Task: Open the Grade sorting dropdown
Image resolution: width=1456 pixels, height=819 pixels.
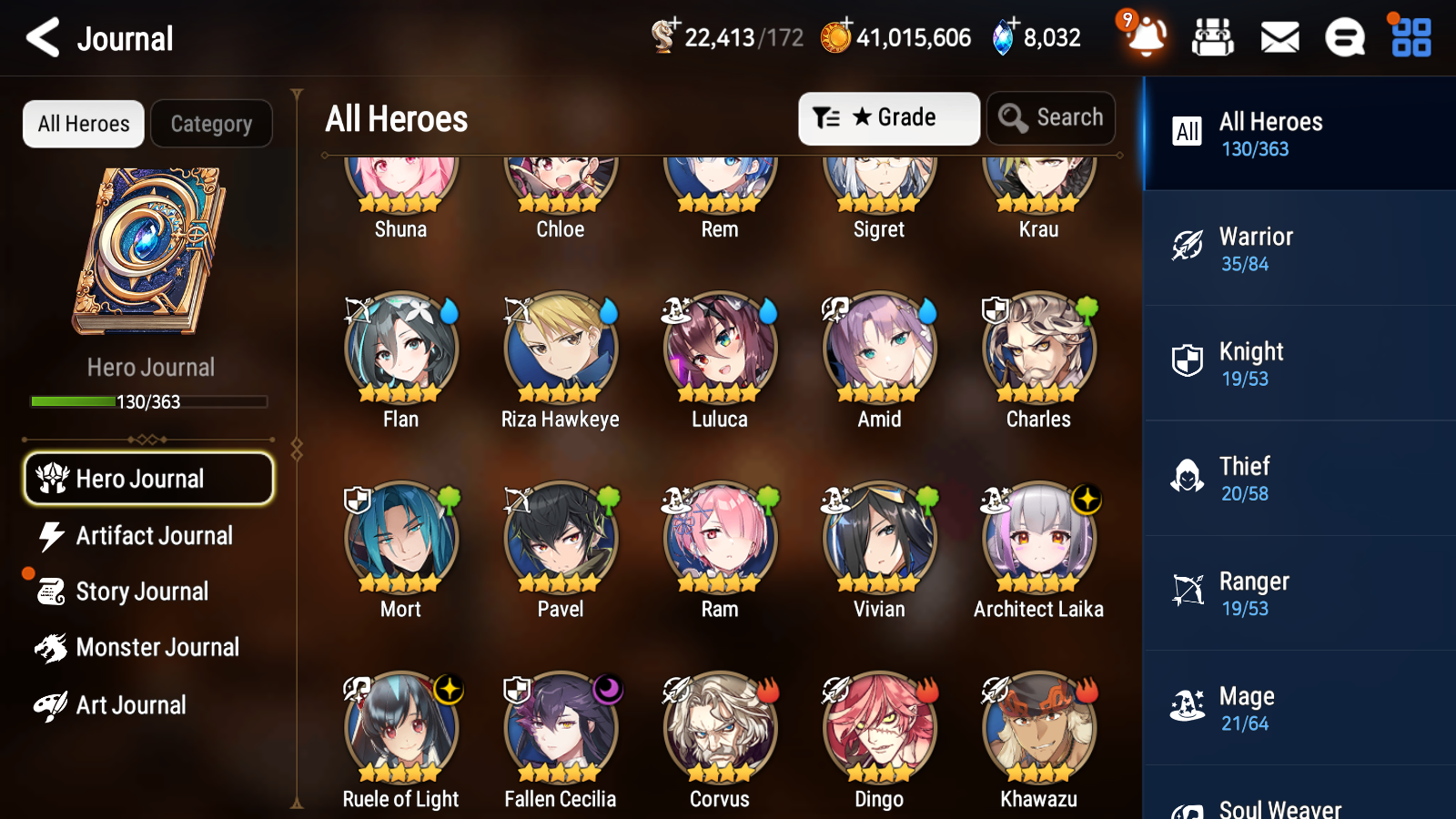Action: (x=888, y=117)
